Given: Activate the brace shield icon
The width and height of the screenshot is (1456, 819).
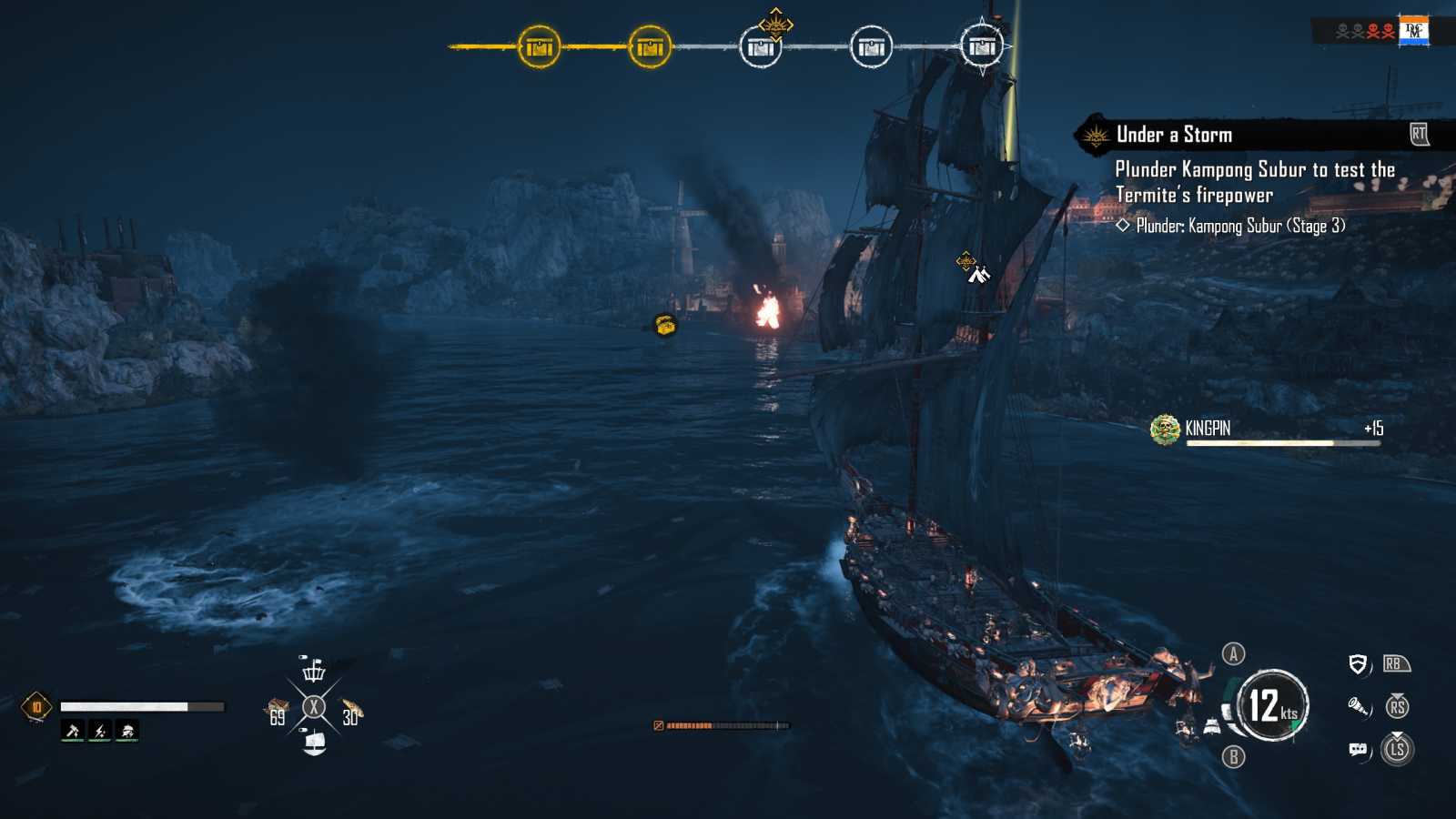Looking at the screenshot, I should 1358,664.
